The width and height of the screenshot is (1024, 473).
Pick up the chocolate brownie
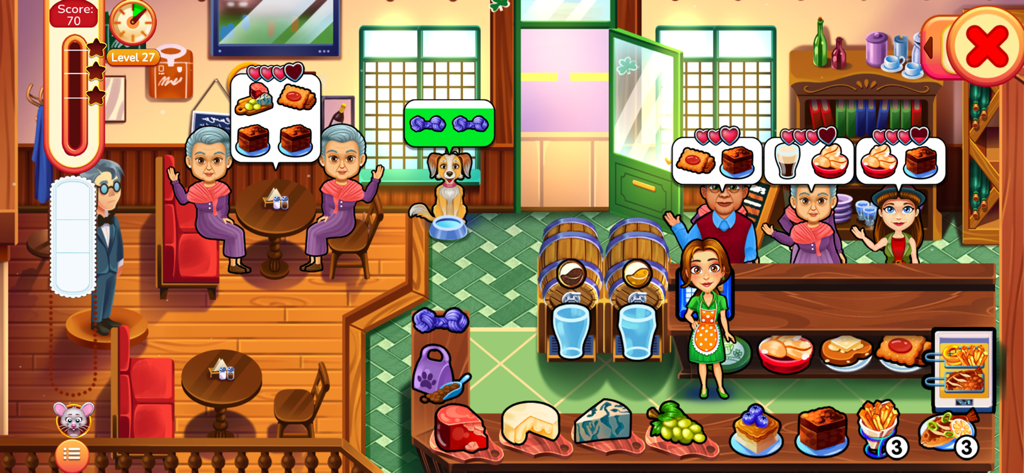click(822, 428)
